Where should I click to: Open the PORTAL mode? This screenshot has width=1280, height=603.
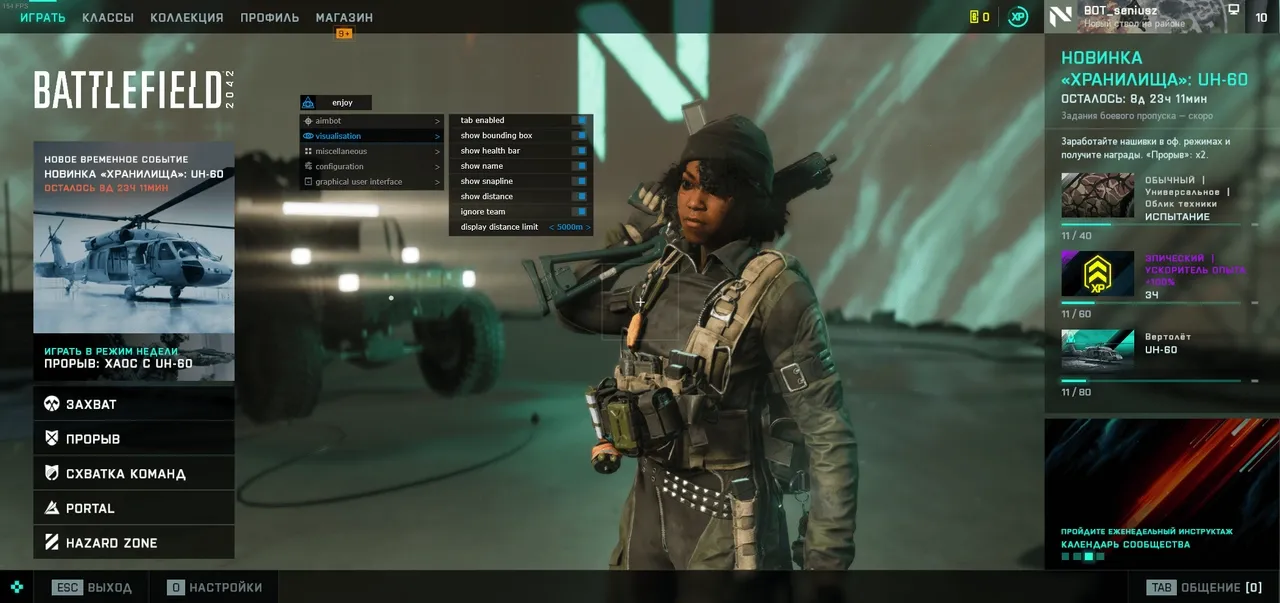tap(134, 508)
